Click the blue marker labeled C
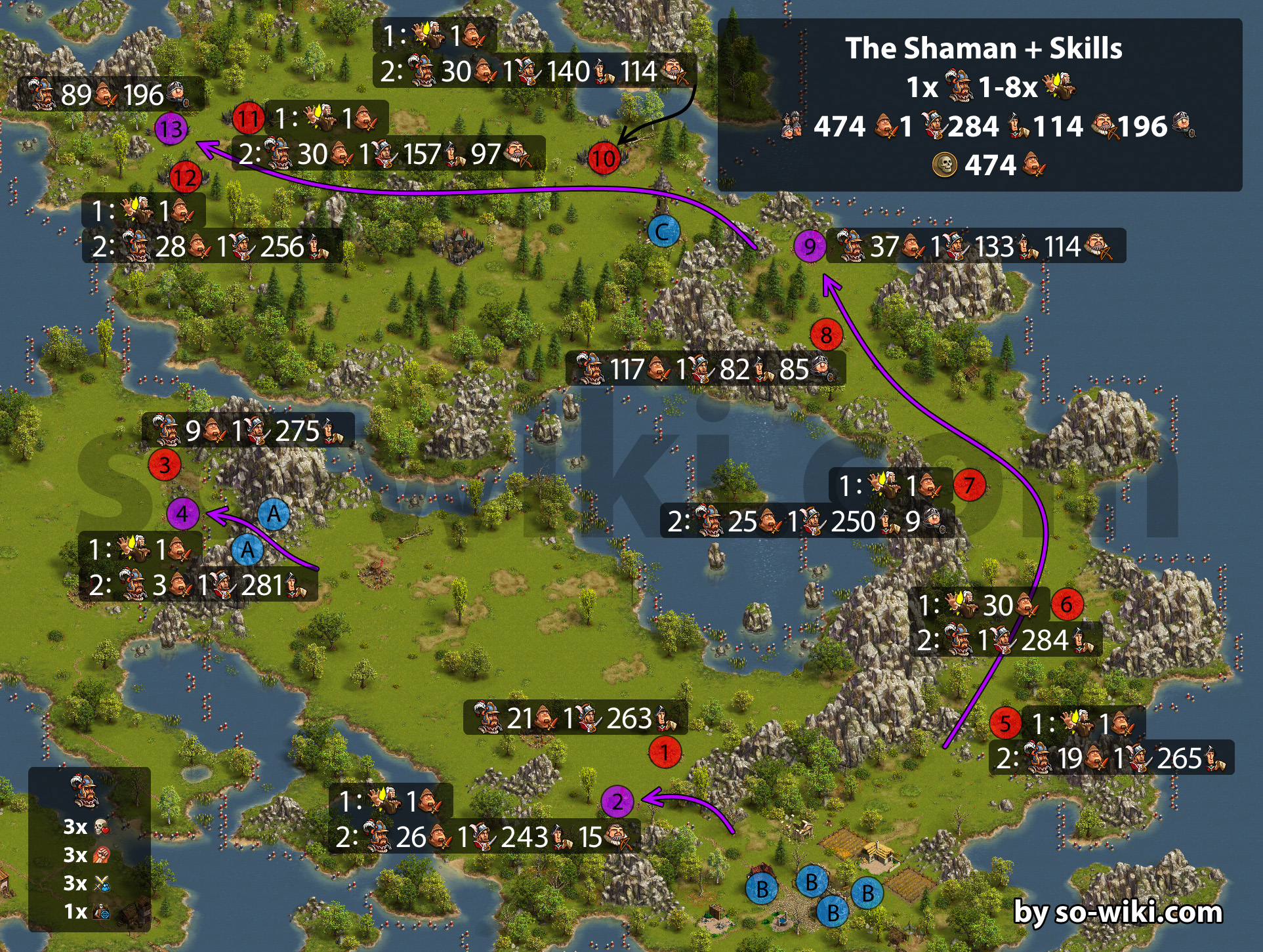Screen dimensions: 1263x952 (x=663, y=232)
